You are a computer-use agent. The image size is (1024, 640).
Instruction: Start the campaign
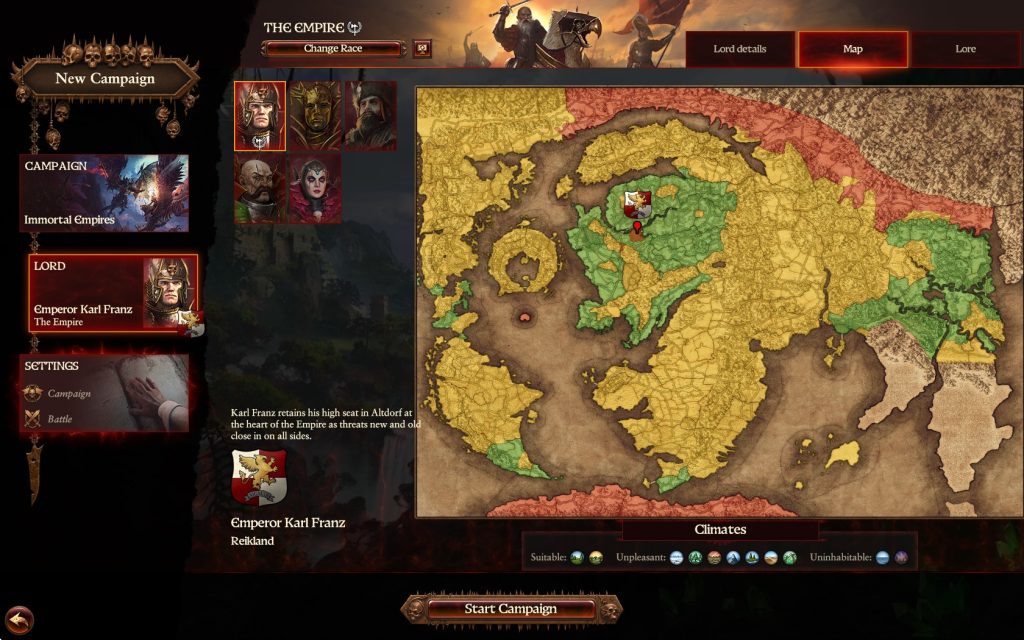510,608
